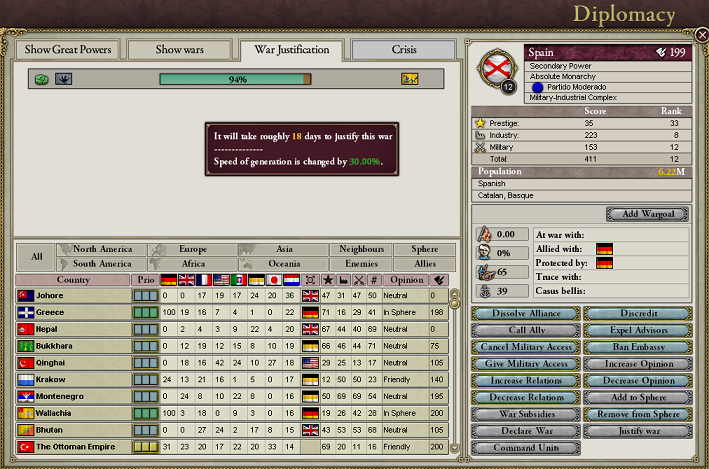Switch to Show Great Powers tab
The image size is (709, 469).
[x=68, y=49]
